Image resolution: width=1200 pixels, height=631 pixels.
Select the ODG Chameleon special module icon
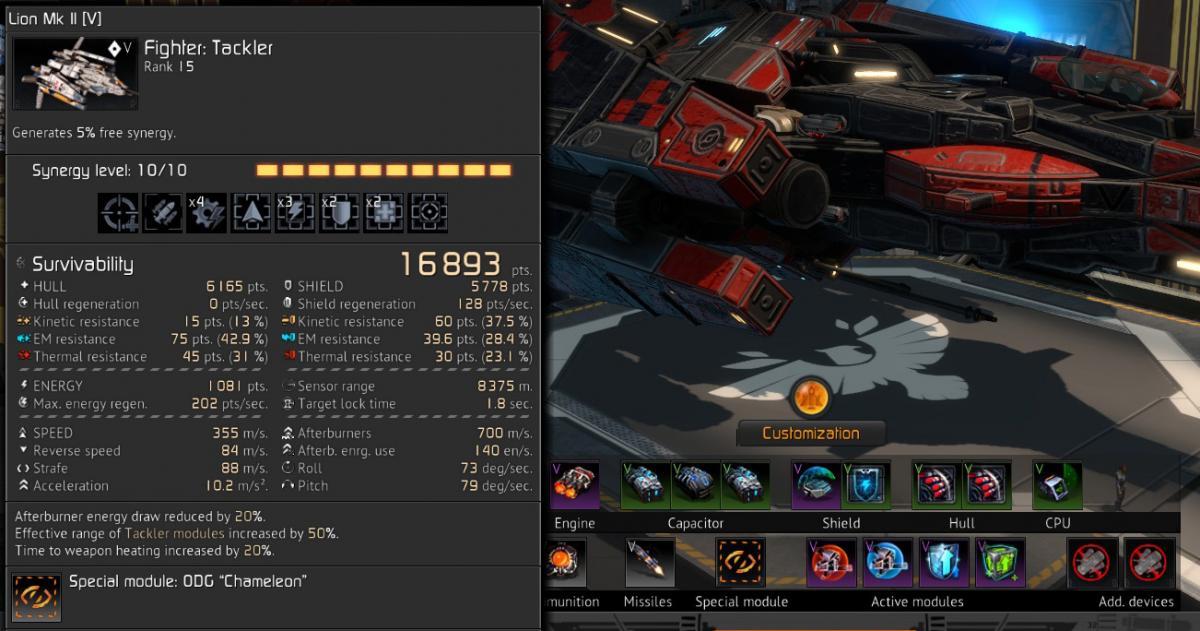tap(37, 597)
